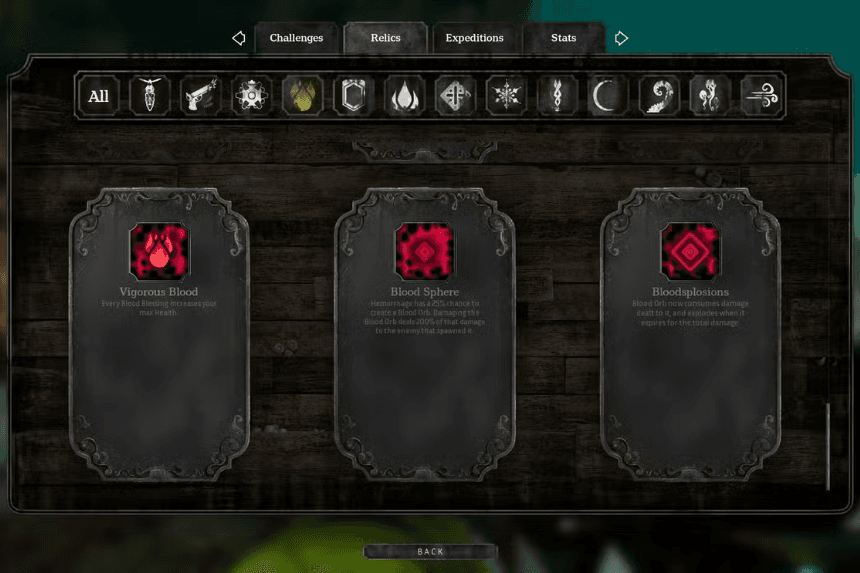
Task: Filter relics by the pistol icon
Action: pos(201,96)
